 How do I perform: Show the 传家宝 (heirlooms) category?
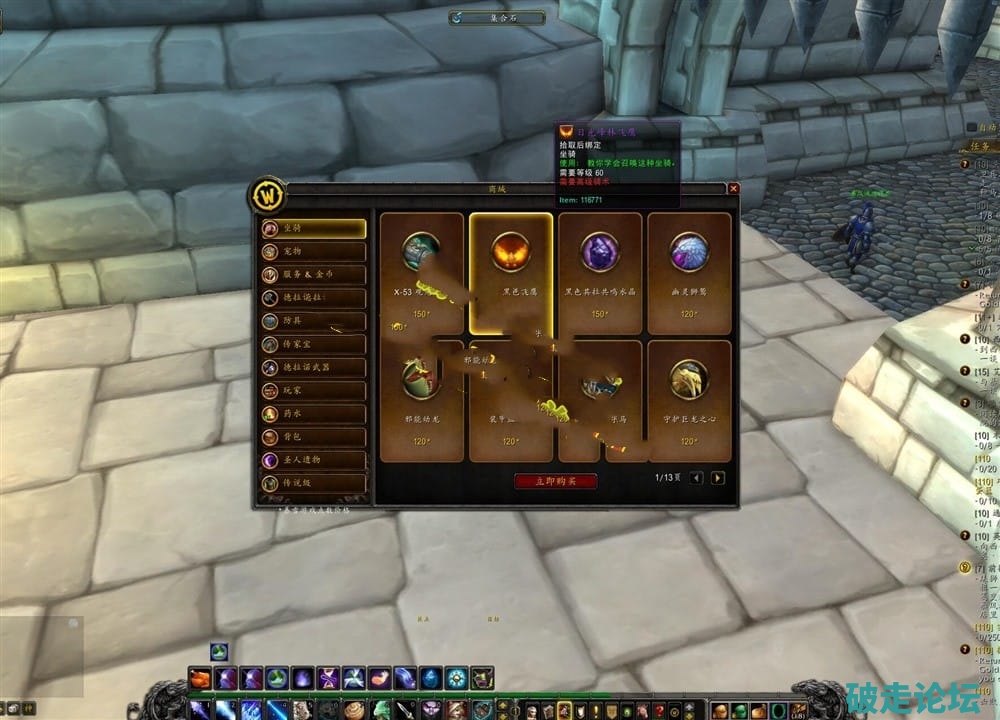click(x=313, y=344)
